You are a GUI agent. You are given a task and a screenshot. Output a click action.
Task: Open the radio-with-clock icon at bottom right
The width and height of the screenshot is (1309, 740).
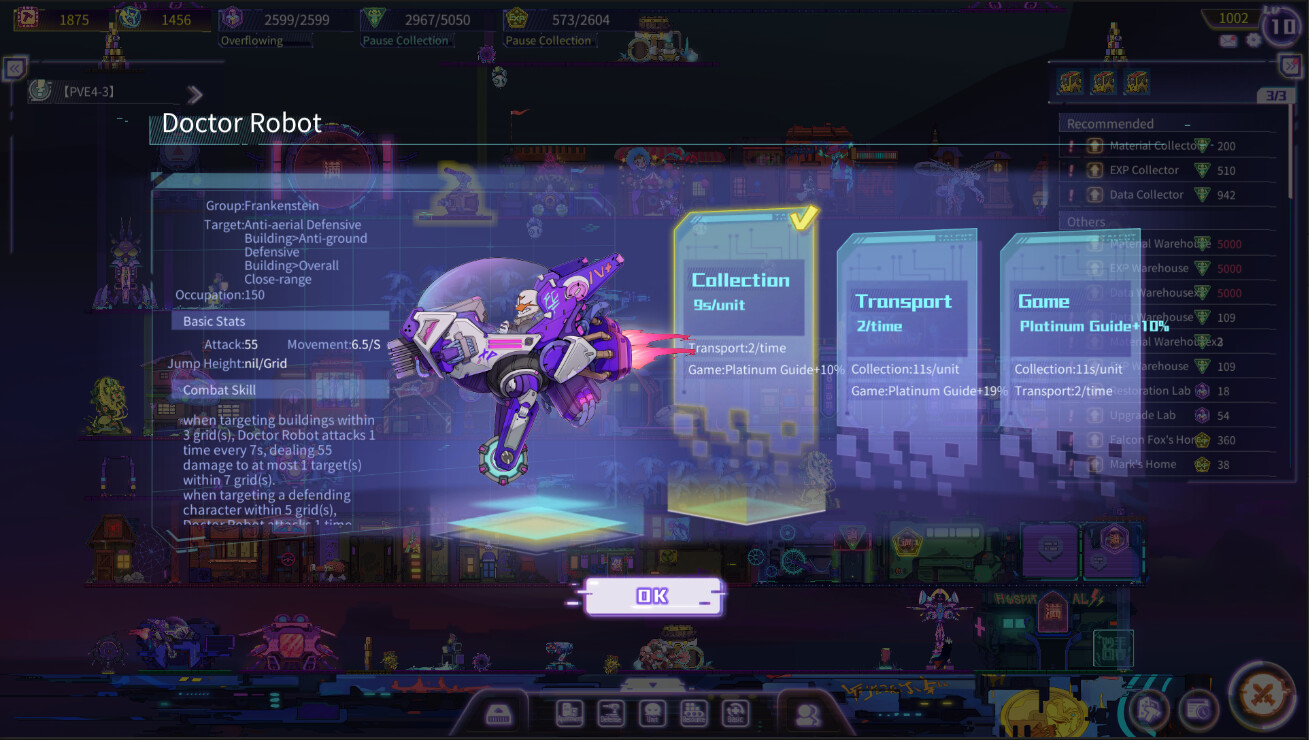click(1198, 709)
